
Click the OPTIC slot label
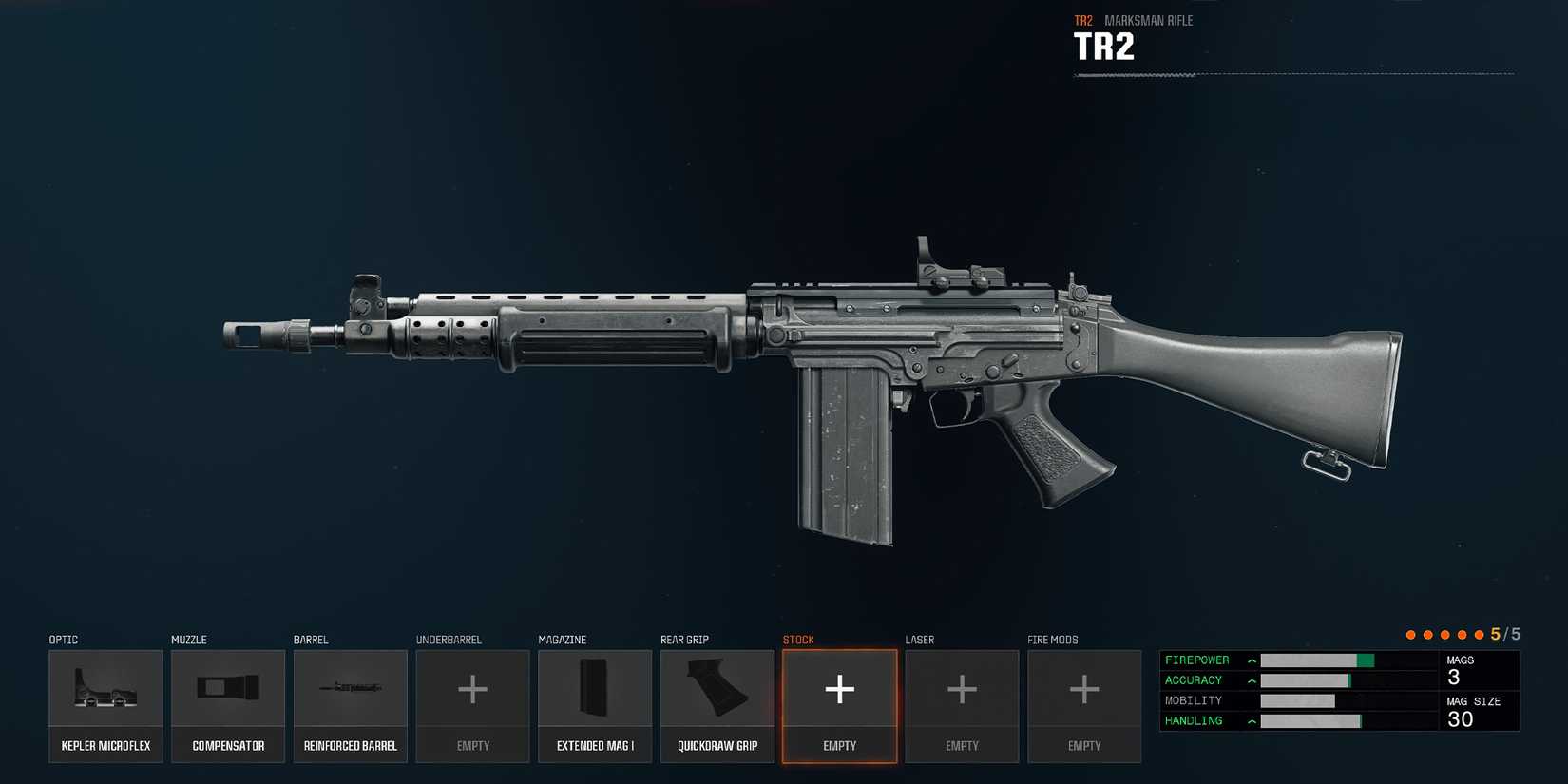(x=63, y=640)
